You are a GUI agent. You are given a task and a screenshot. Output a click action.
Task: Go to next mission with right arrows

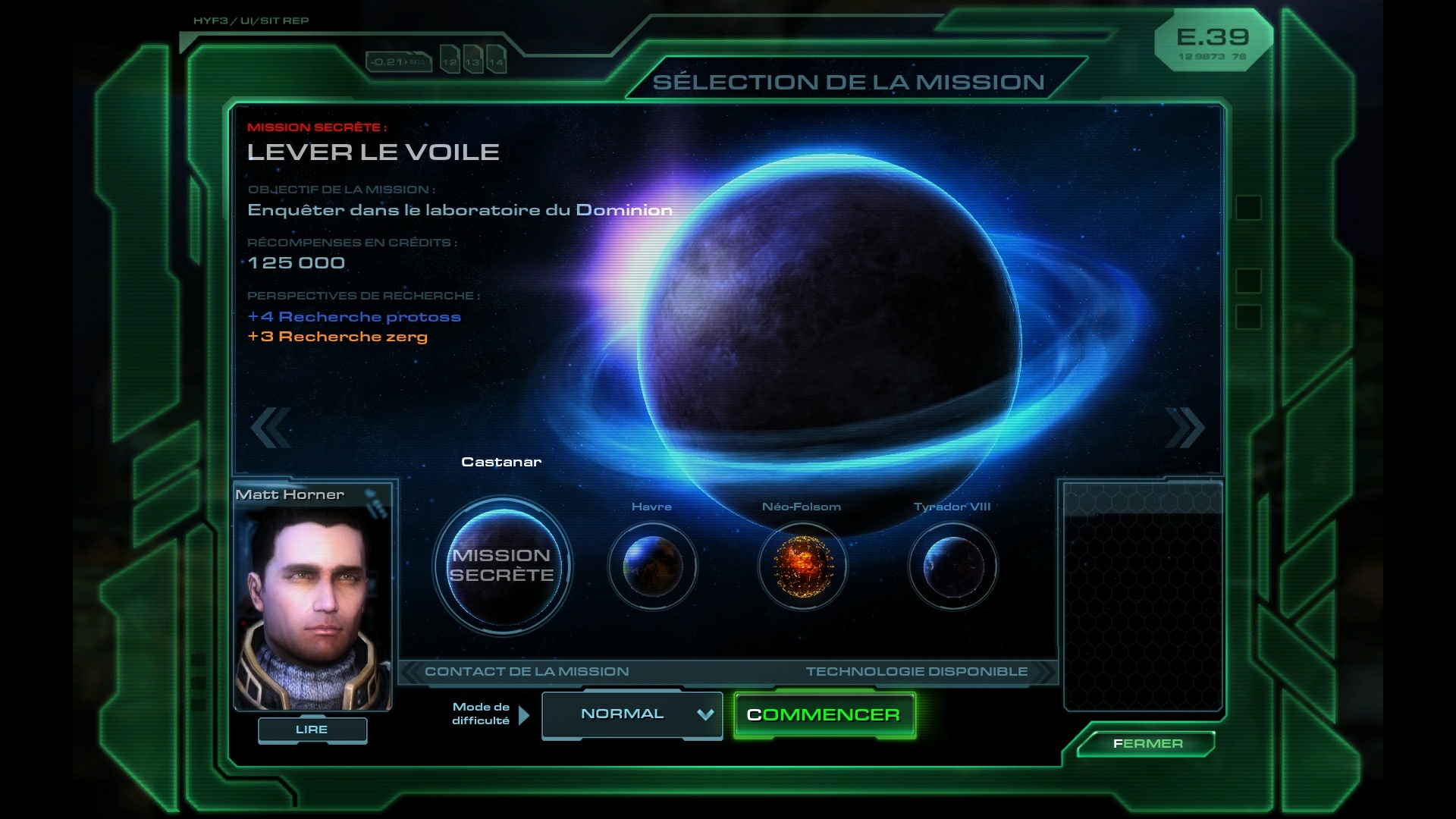(x=1185, y=428)
